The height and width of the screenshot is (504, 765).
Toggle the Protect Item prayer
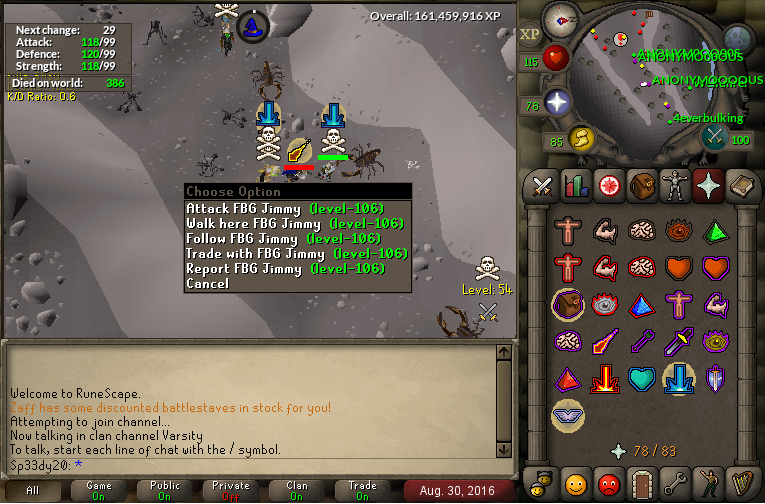(567, 305)
